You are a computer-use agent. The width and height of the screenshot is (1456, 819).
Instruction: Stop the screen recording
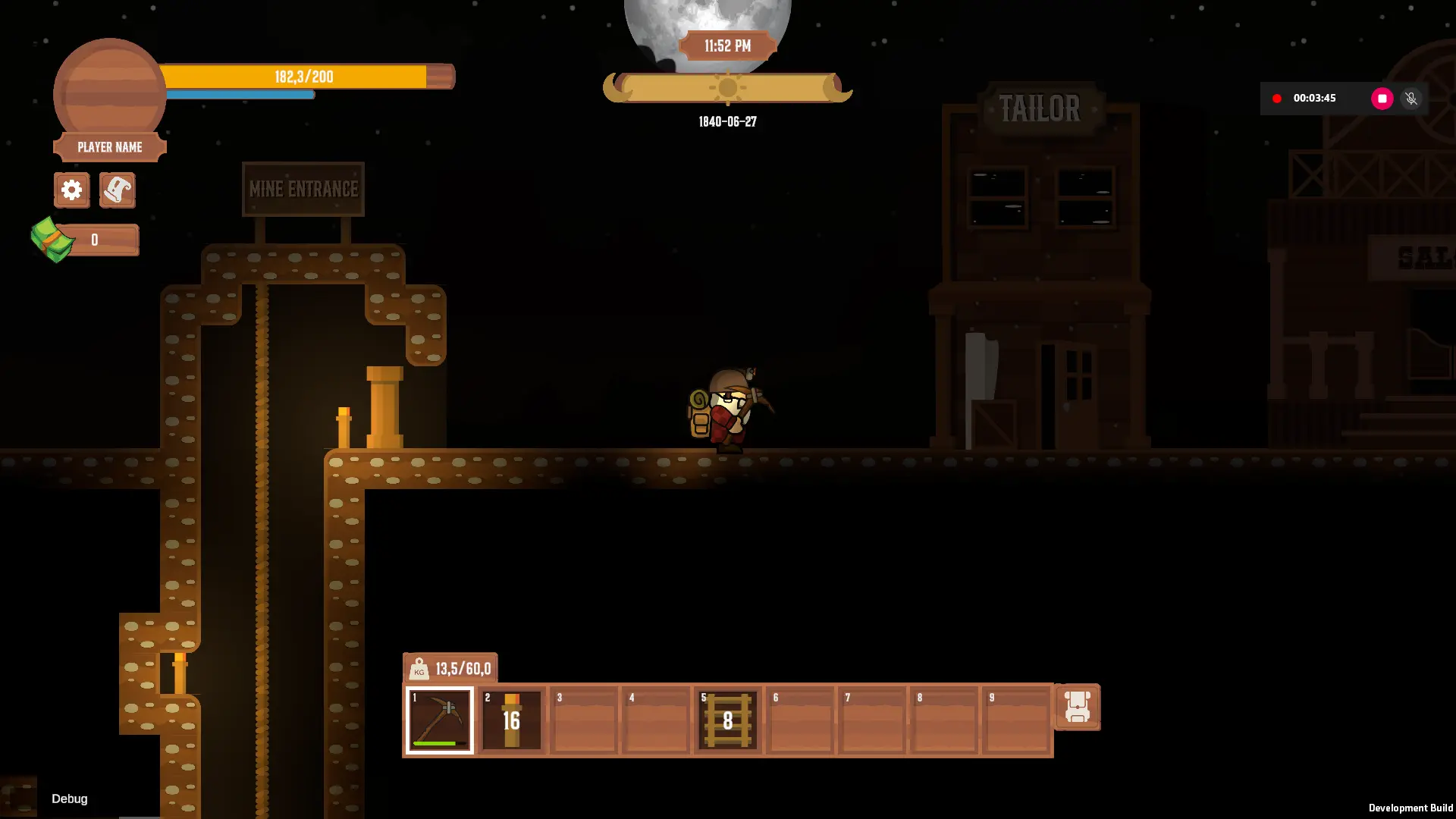point(1382,99)
